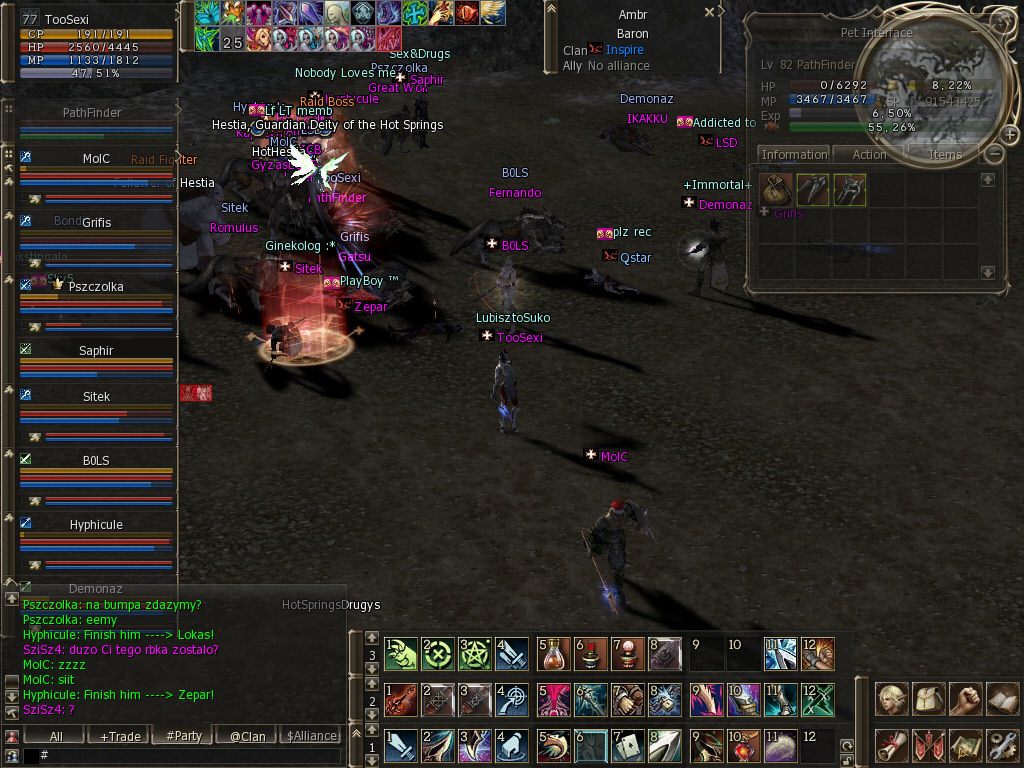Open the pet Information tab
This screenshot has height=768, width=1024.
pos(794,155)
